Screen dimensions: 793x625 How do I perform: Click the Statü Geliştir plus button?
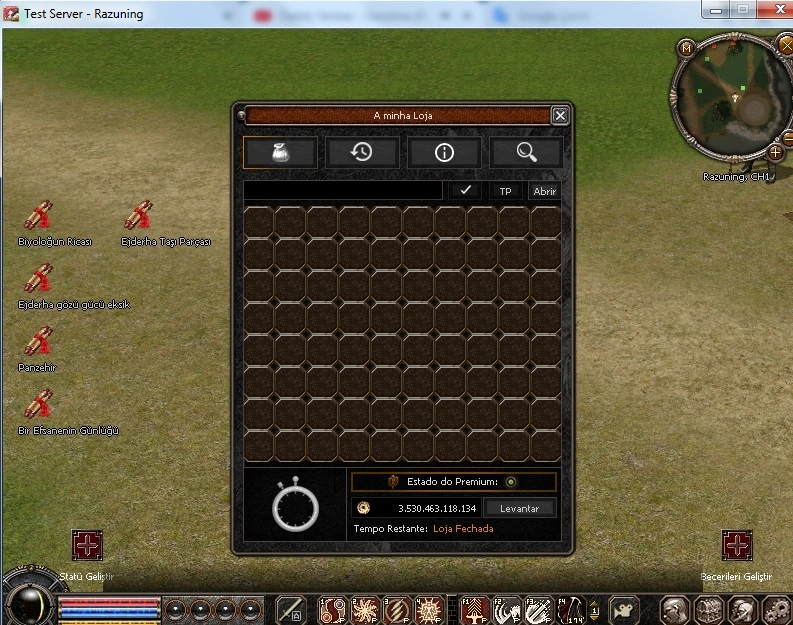coord(87,546)
